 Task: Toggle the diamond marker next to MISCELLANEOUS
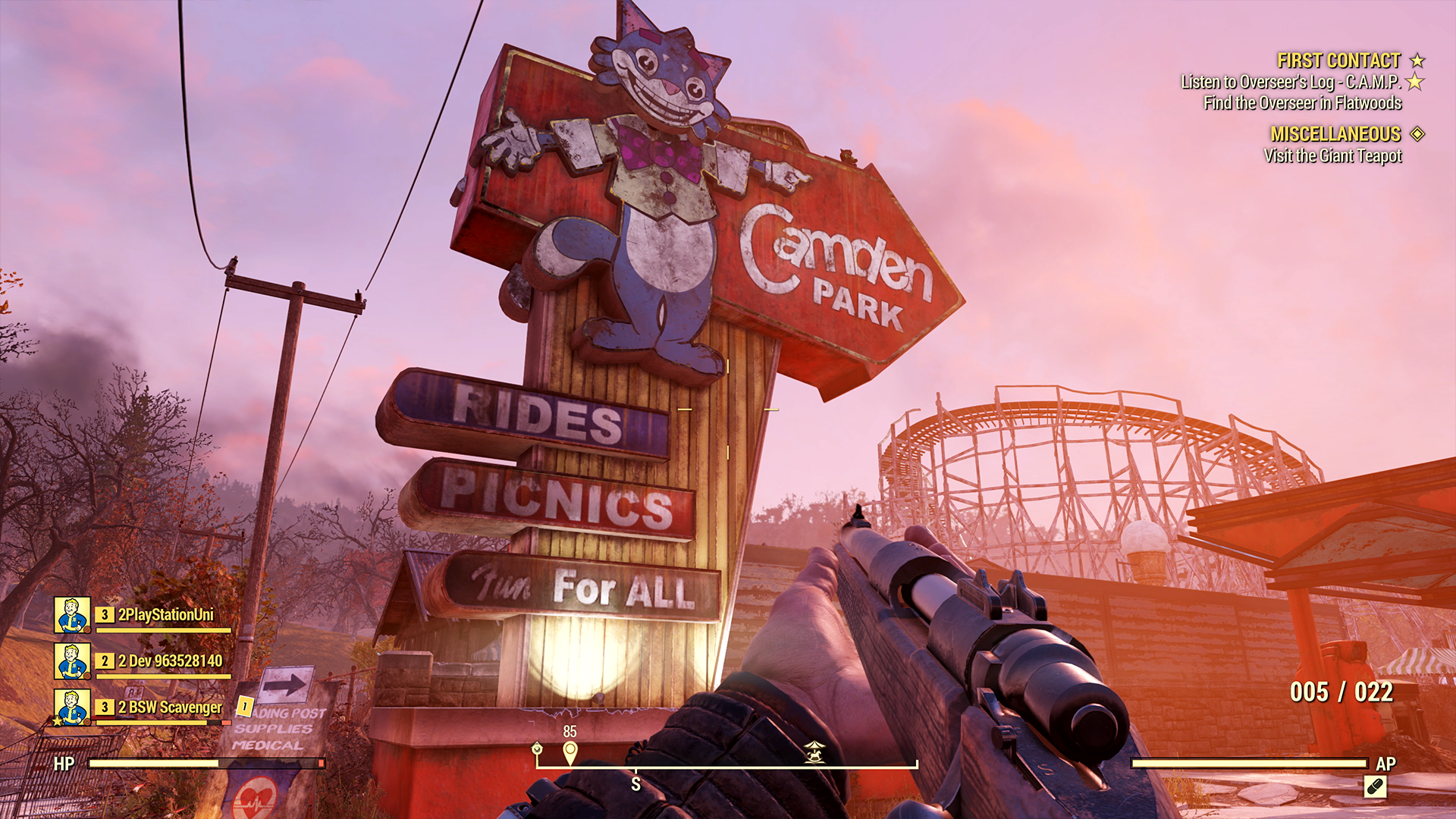1418,133
